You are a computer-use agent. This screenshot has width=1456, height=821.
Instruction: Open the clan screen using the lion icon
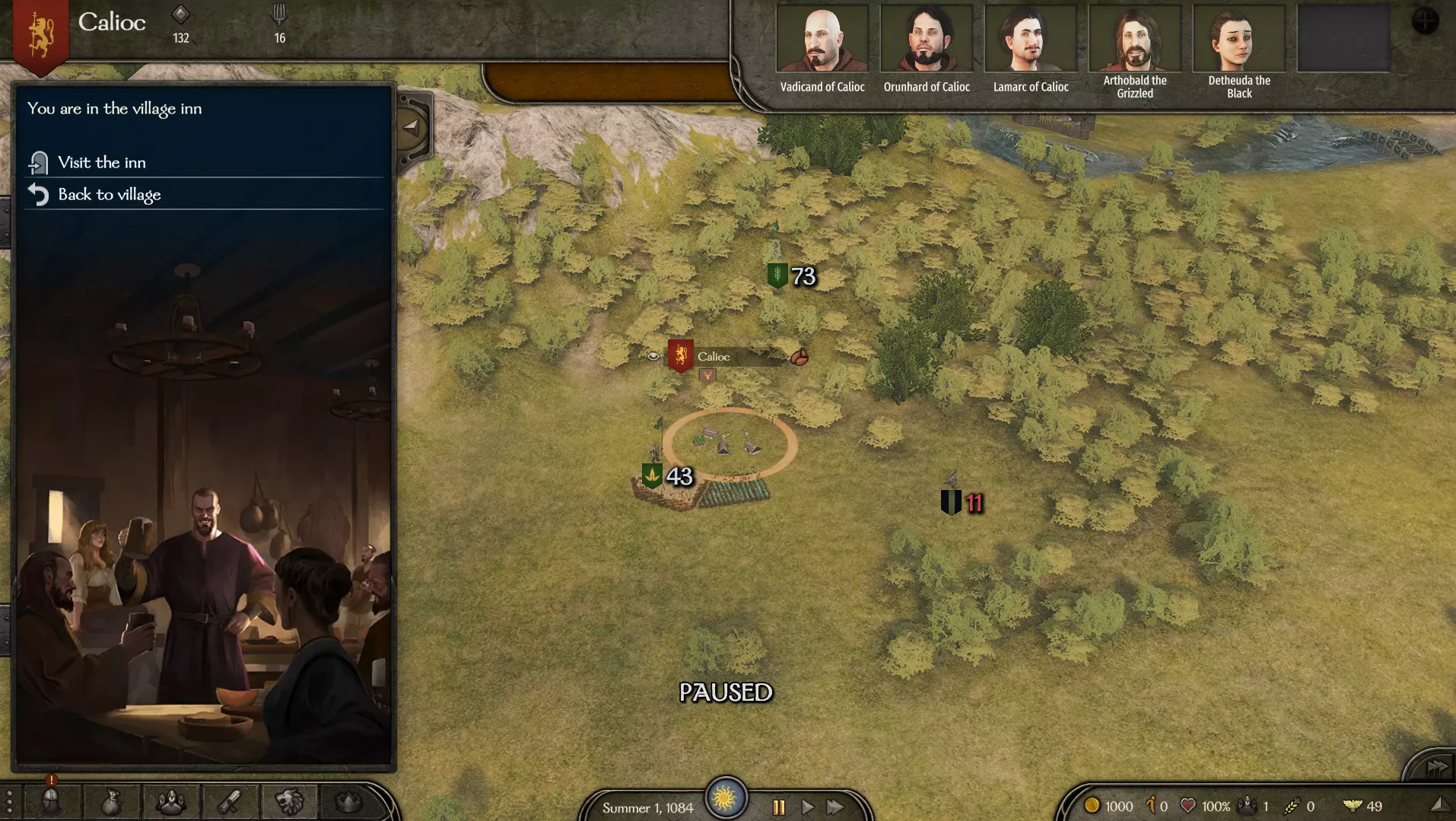pos(291,801)
